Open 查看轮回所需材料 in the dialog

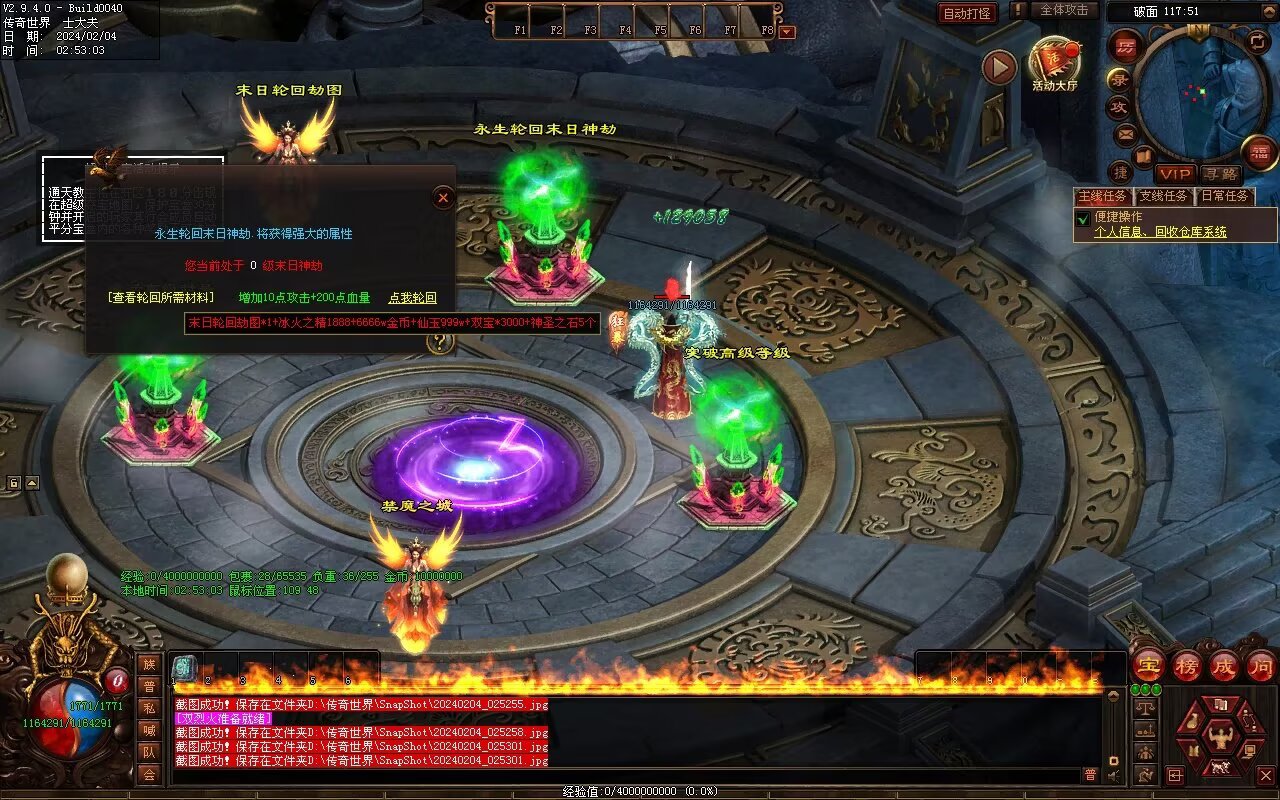point(161,298)
